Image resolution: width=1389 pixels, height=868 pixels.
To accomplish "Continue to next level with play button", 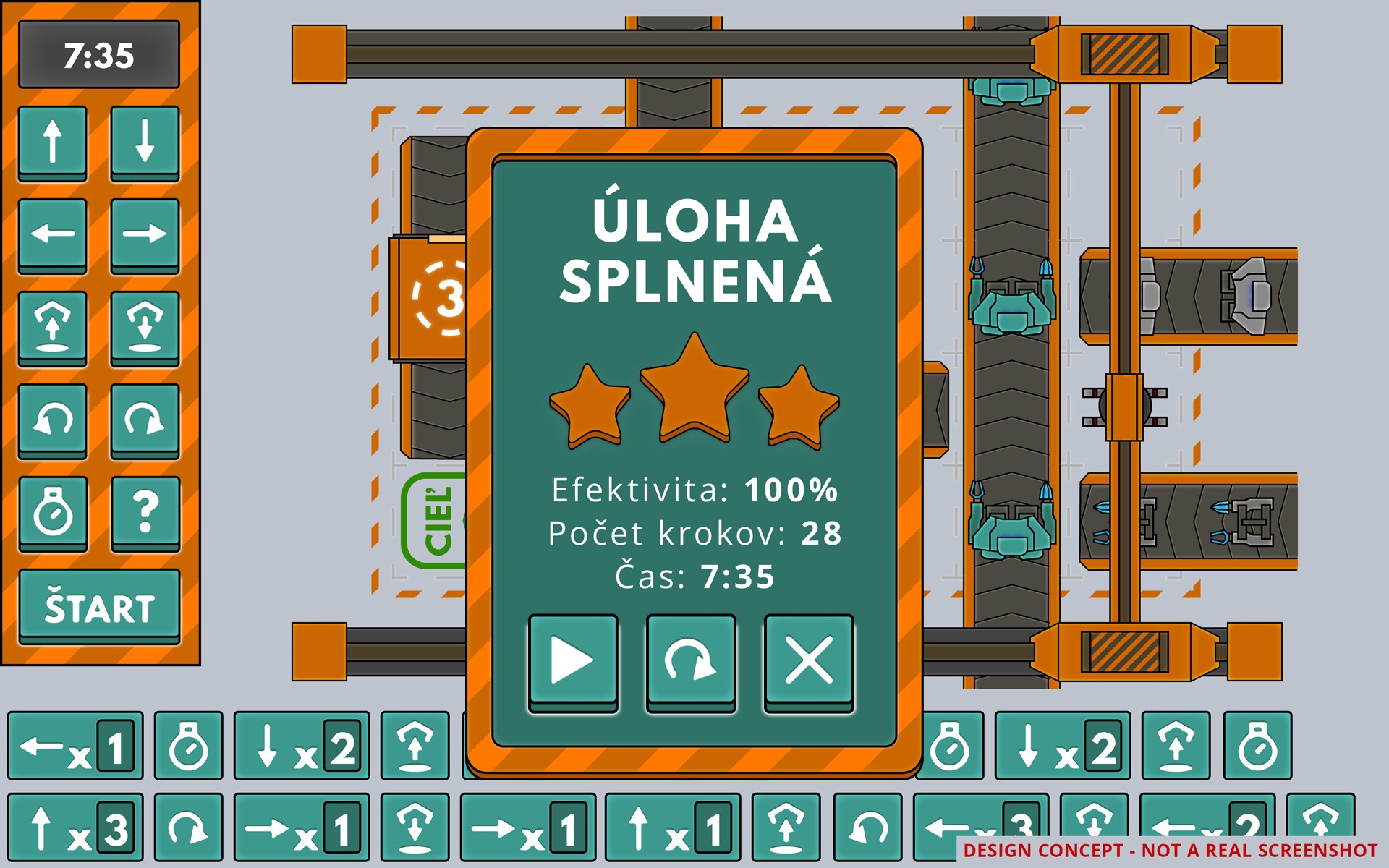I will point(572,660).
